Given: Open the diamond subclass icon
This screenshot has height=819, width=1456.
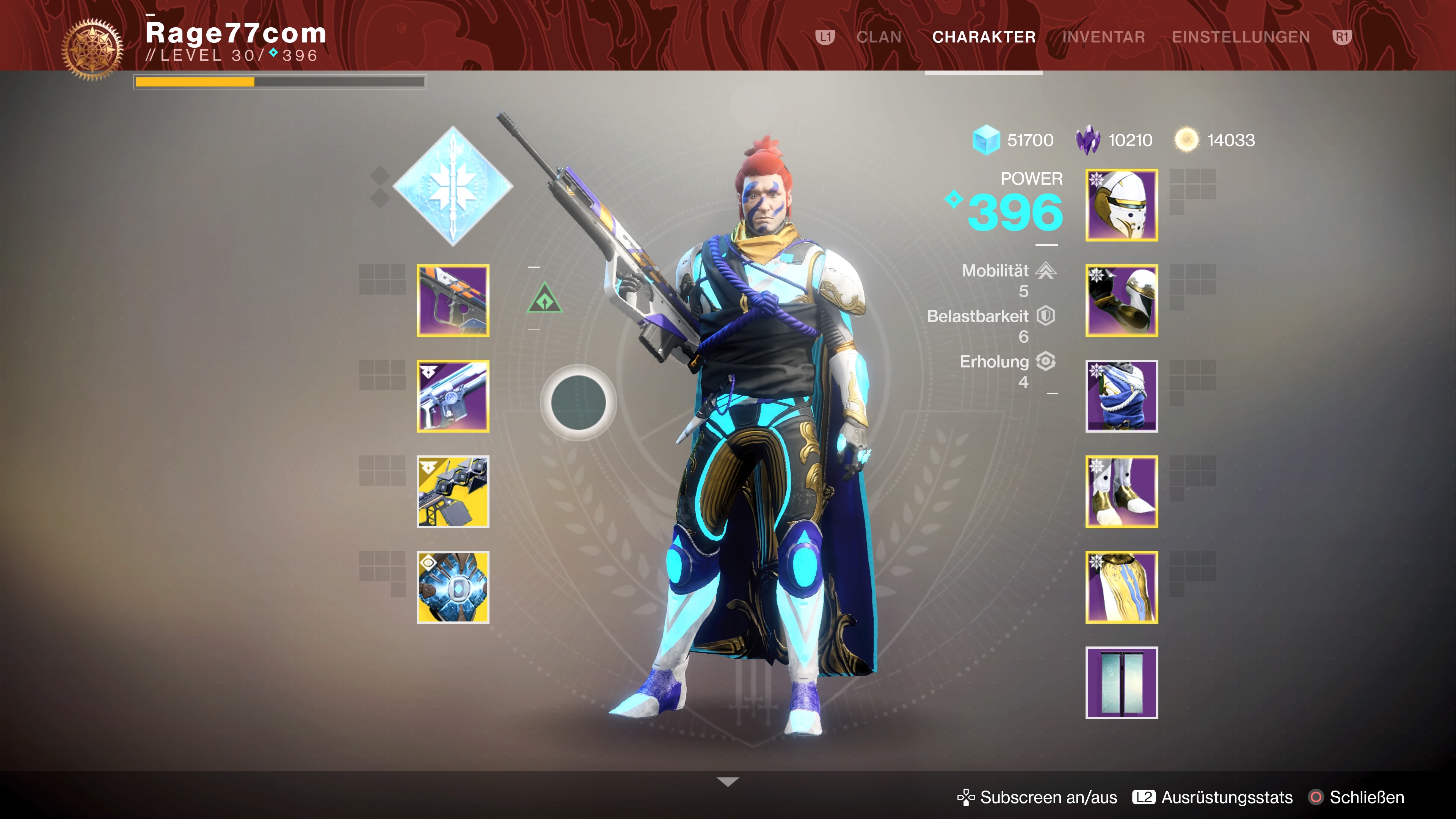Looking at the screenshot, I should (453, 186).
